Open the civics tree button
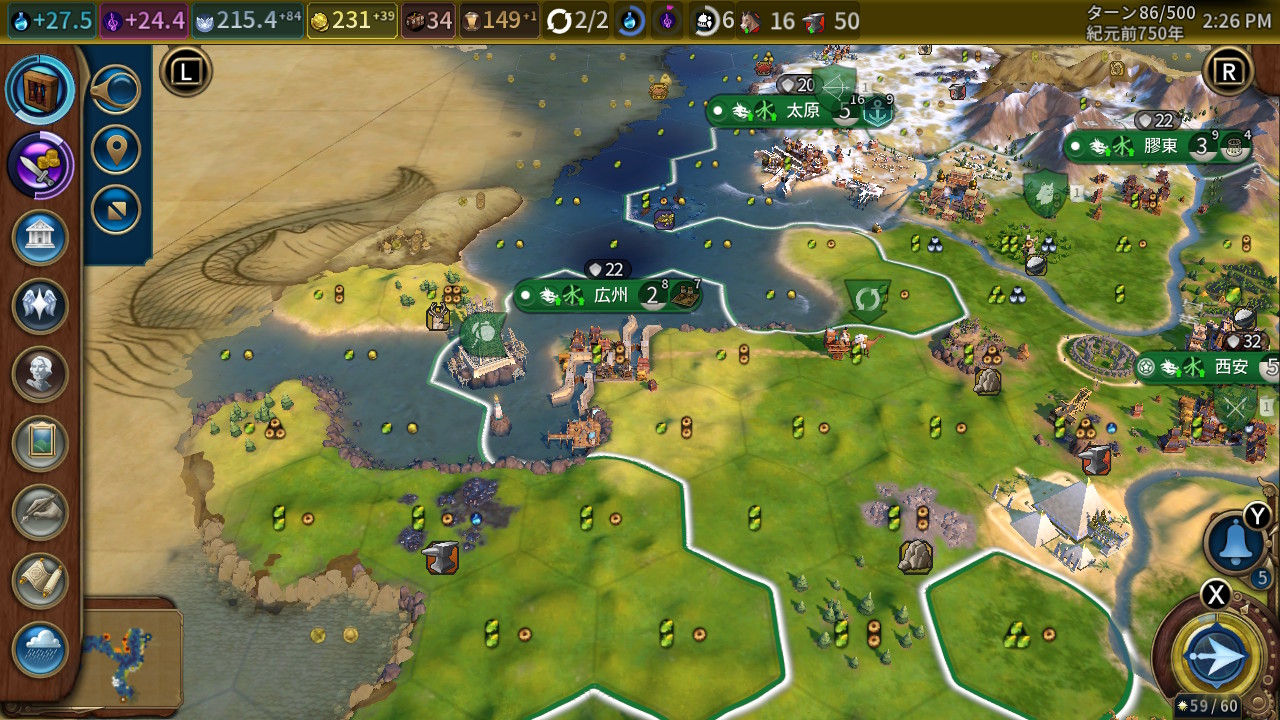This screenshot has width=1280, height=720. [x=41, y=164]
